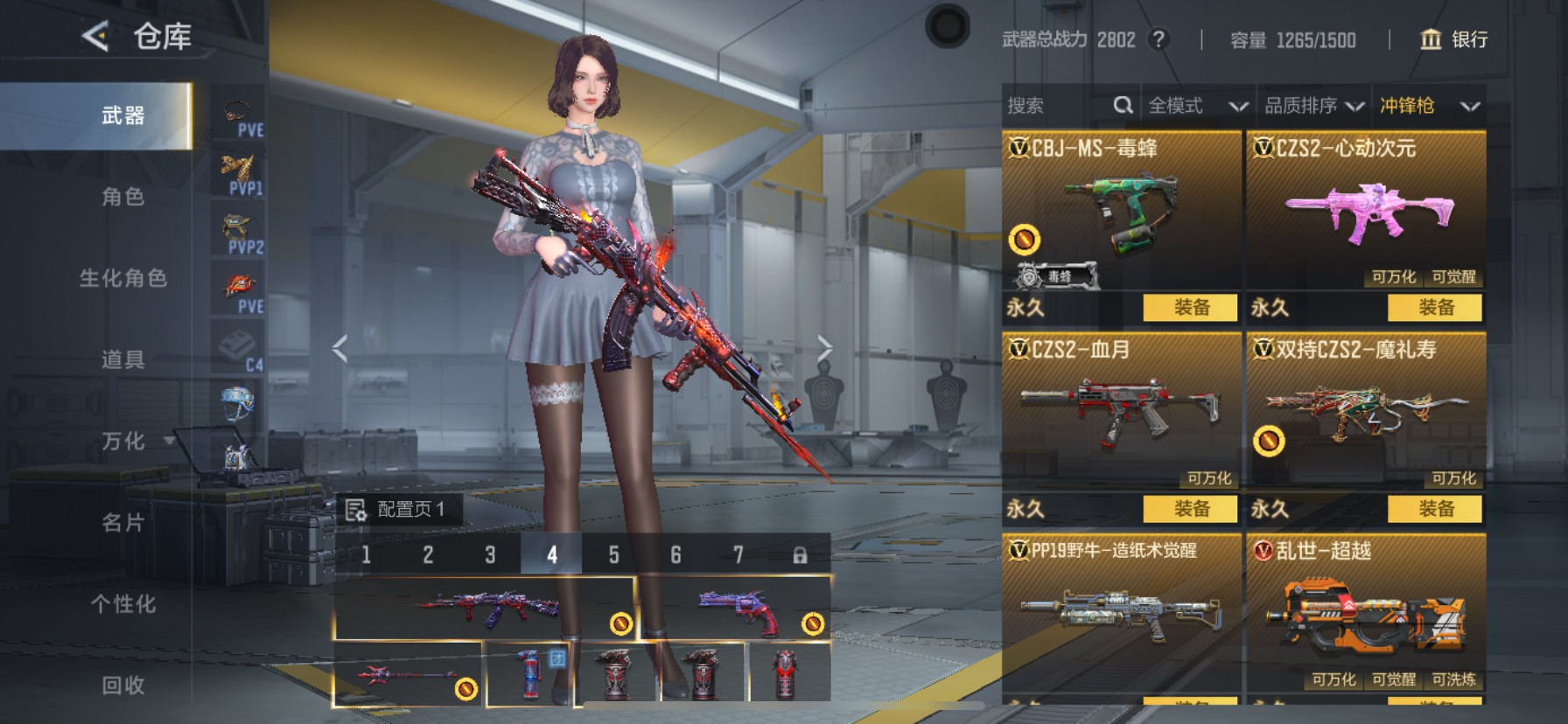
Task: Equip the CZS2-心动次元 weapon
Action: click(x=1435, y=308)
